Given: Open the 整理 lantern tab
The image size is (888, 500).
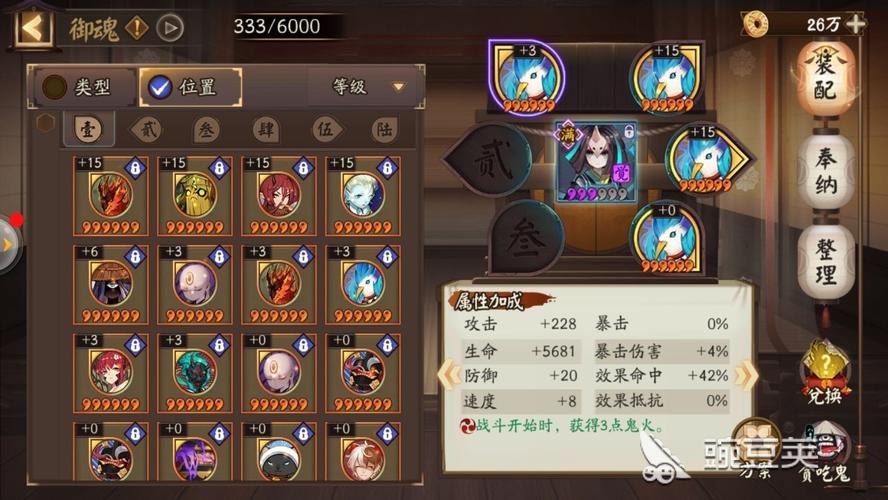Looking at the screenshot, I should point(825,261).
